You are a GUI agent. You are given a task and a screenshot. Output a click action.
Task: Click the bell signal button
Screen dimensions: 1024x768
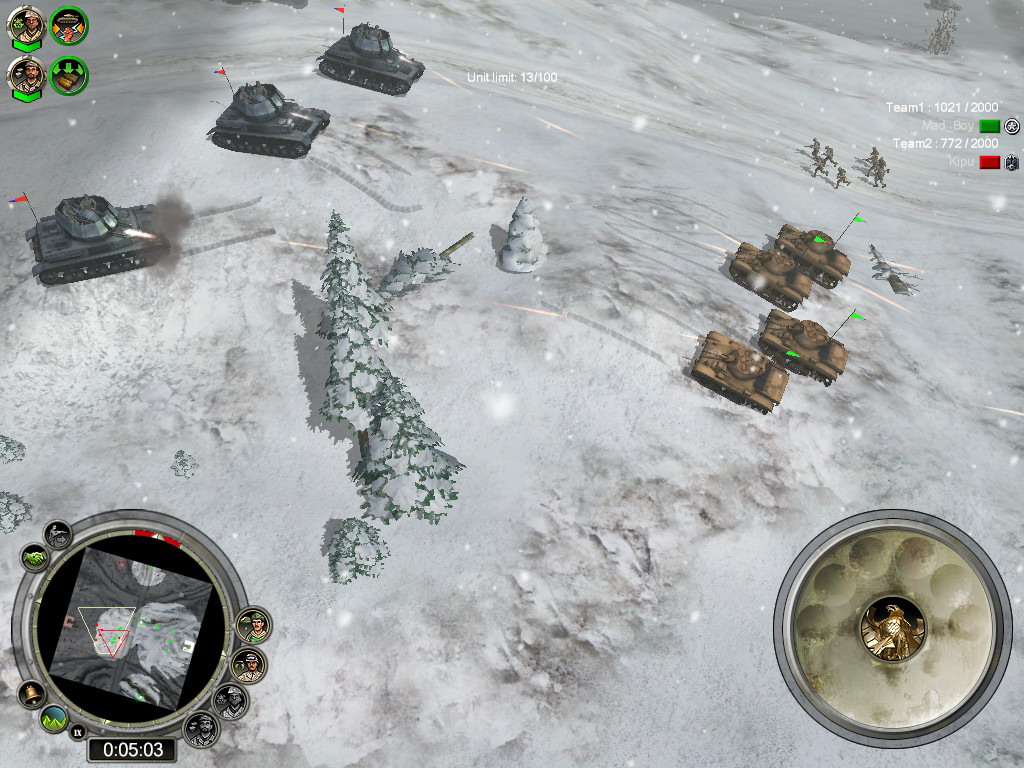coord(31,693)
